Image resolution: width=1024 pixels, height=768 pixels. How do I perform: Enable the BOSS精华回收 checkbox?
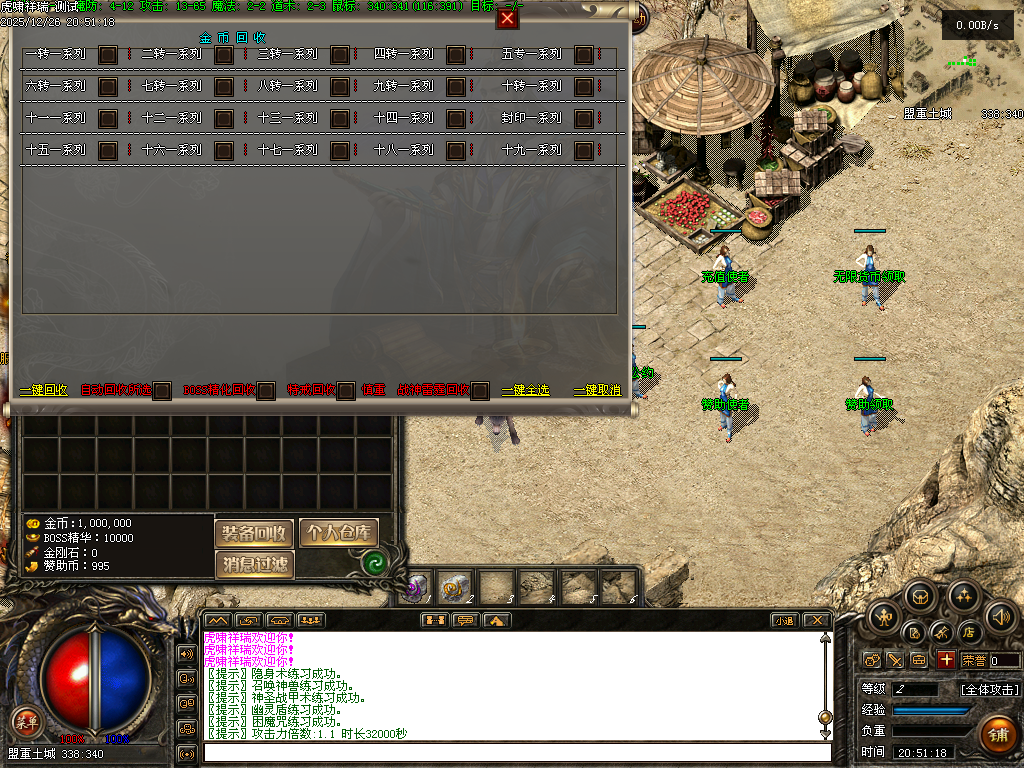266,391
